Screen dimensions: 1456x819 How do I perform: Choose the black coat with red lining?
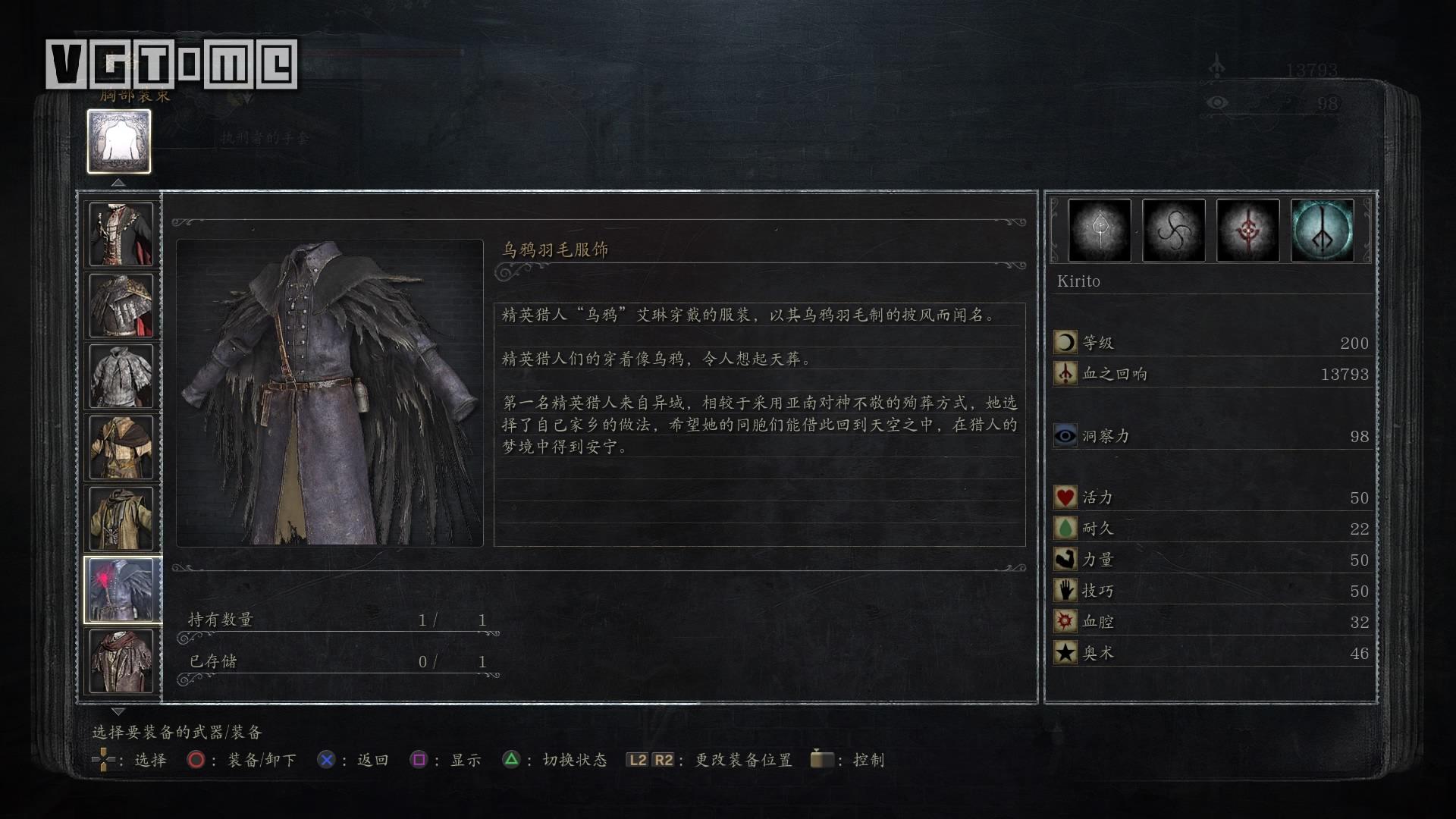(x=121, y=234)
